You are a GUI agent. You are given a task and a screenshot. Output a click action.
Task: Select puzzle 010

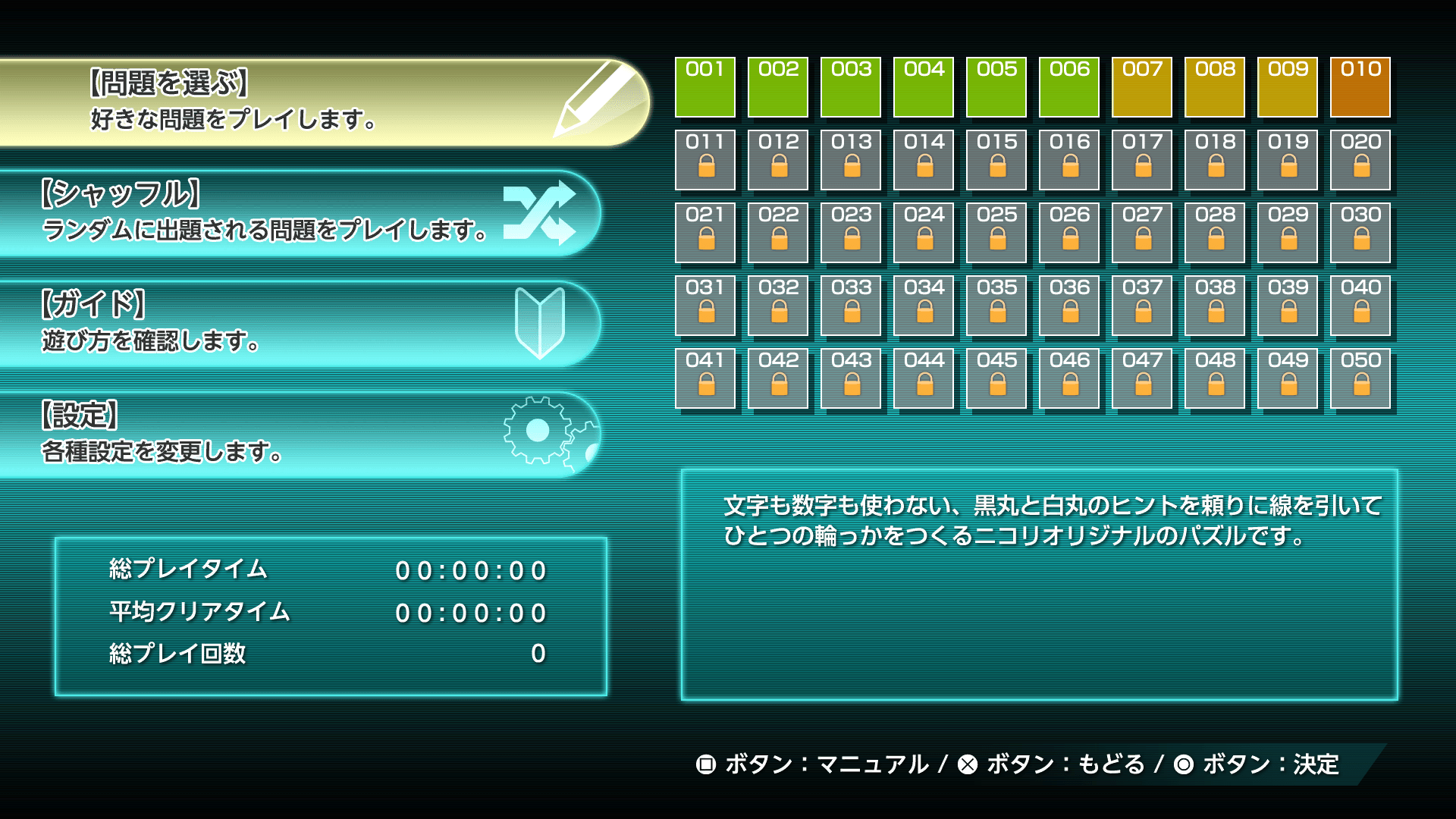coord(1360,87)
